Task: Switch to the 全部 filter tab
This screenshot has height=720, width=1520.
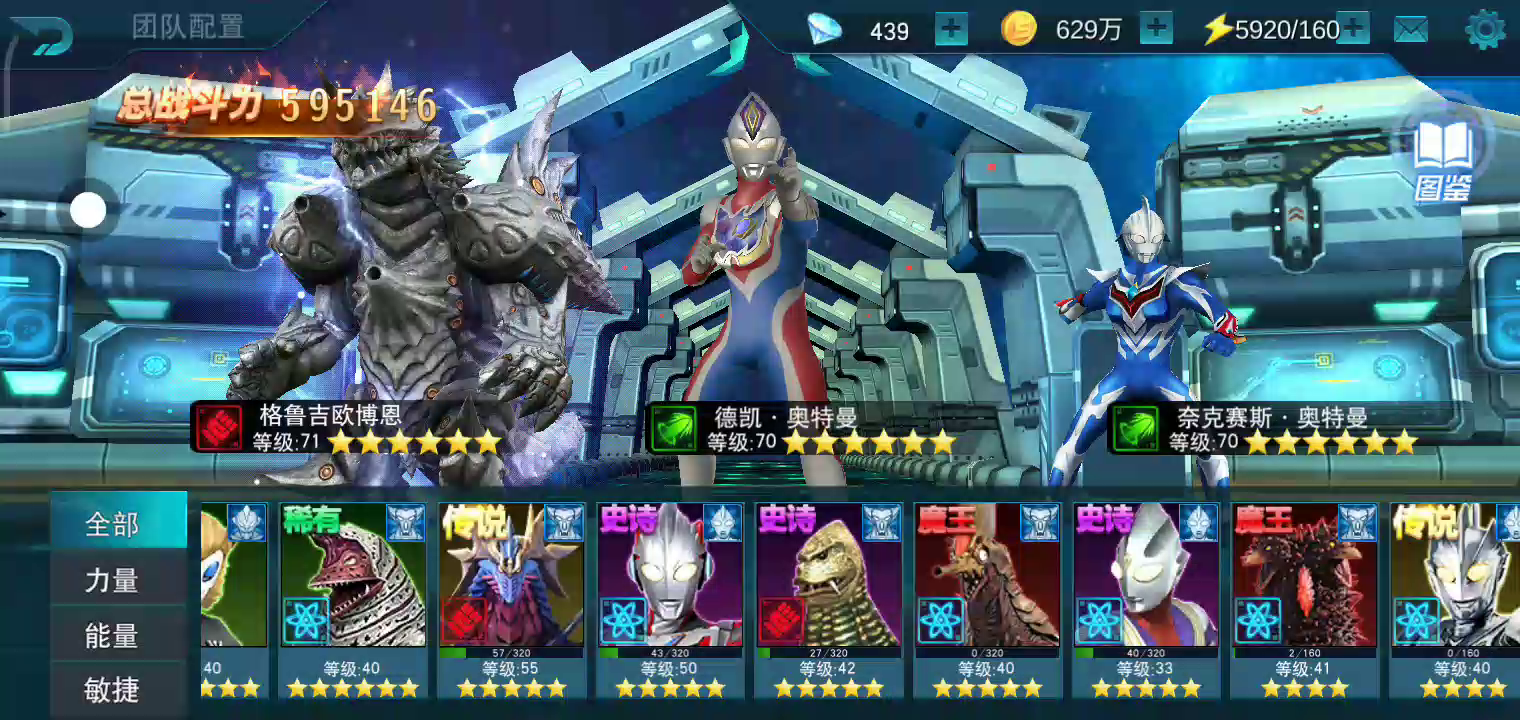Action: click(x=112, y=523)
